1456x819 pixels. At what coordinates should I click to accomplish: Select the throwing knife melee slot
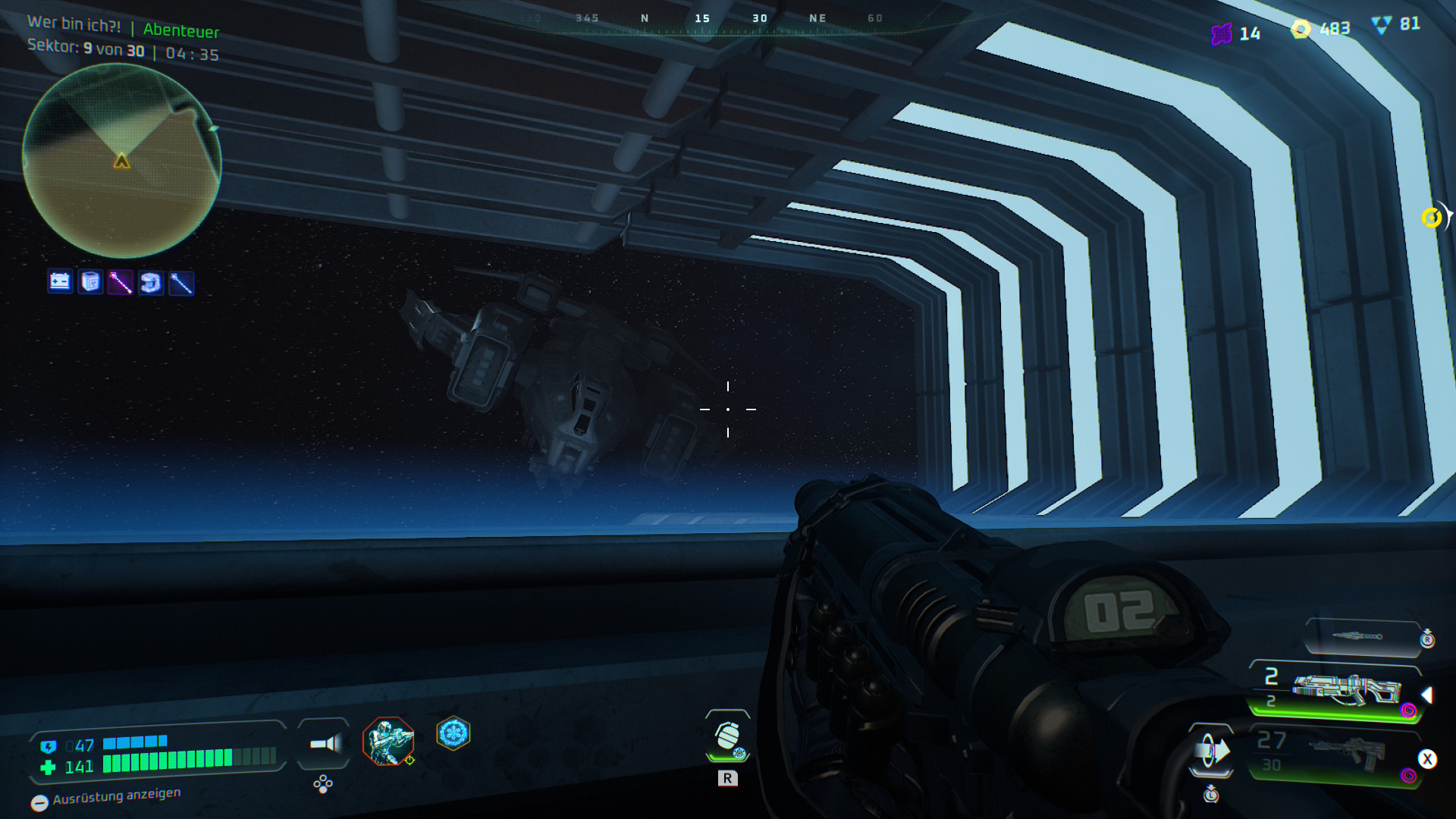pyautogui.click(x=1361, y=636)
